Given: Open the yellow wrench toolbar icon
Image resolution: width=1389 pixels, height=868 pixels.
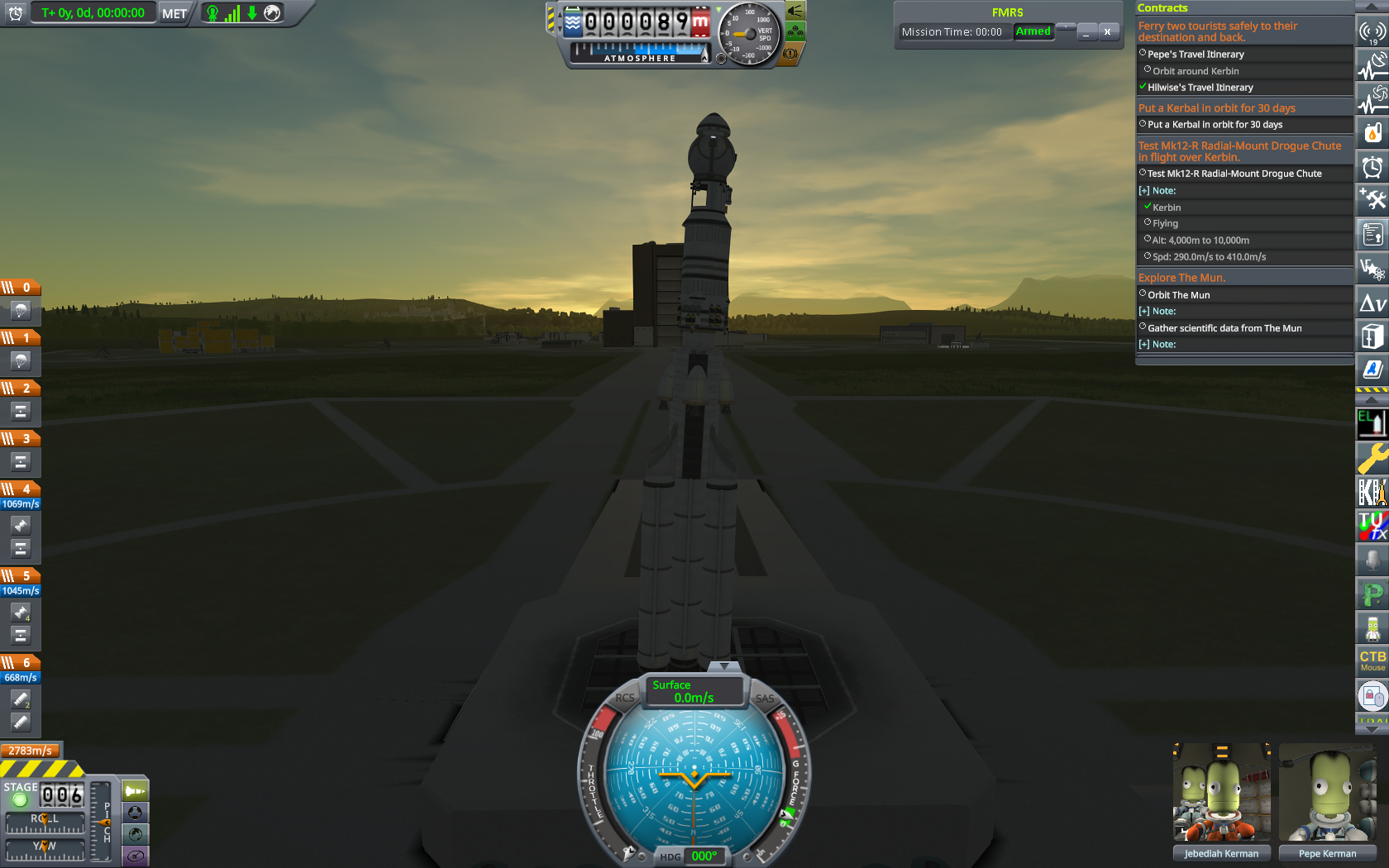Looking at the screenshot, I should [1372, 458].
